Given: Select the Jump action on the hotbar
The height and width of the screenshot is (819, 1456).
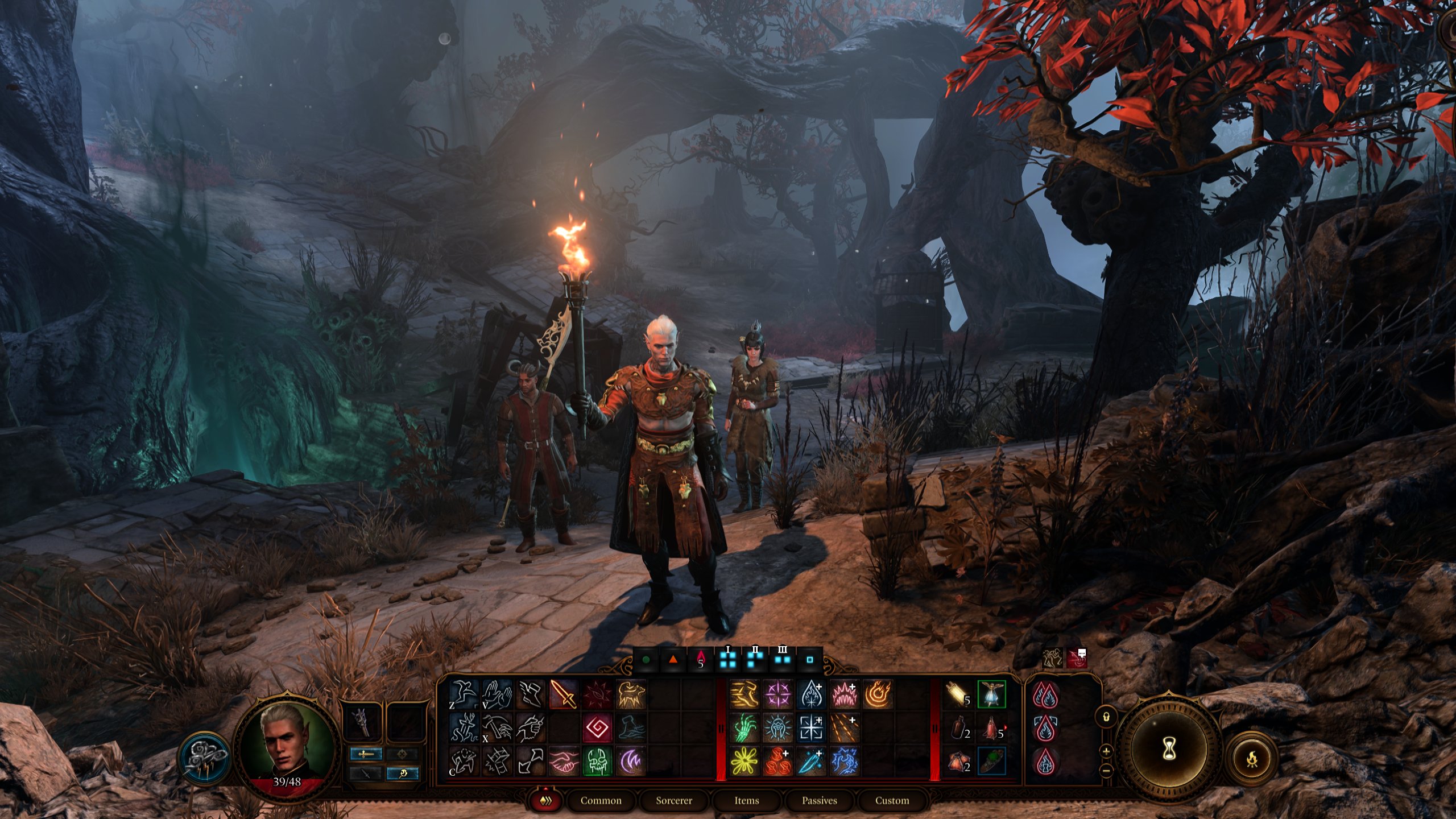Looking at the screenshot, I should coord(462,694).
